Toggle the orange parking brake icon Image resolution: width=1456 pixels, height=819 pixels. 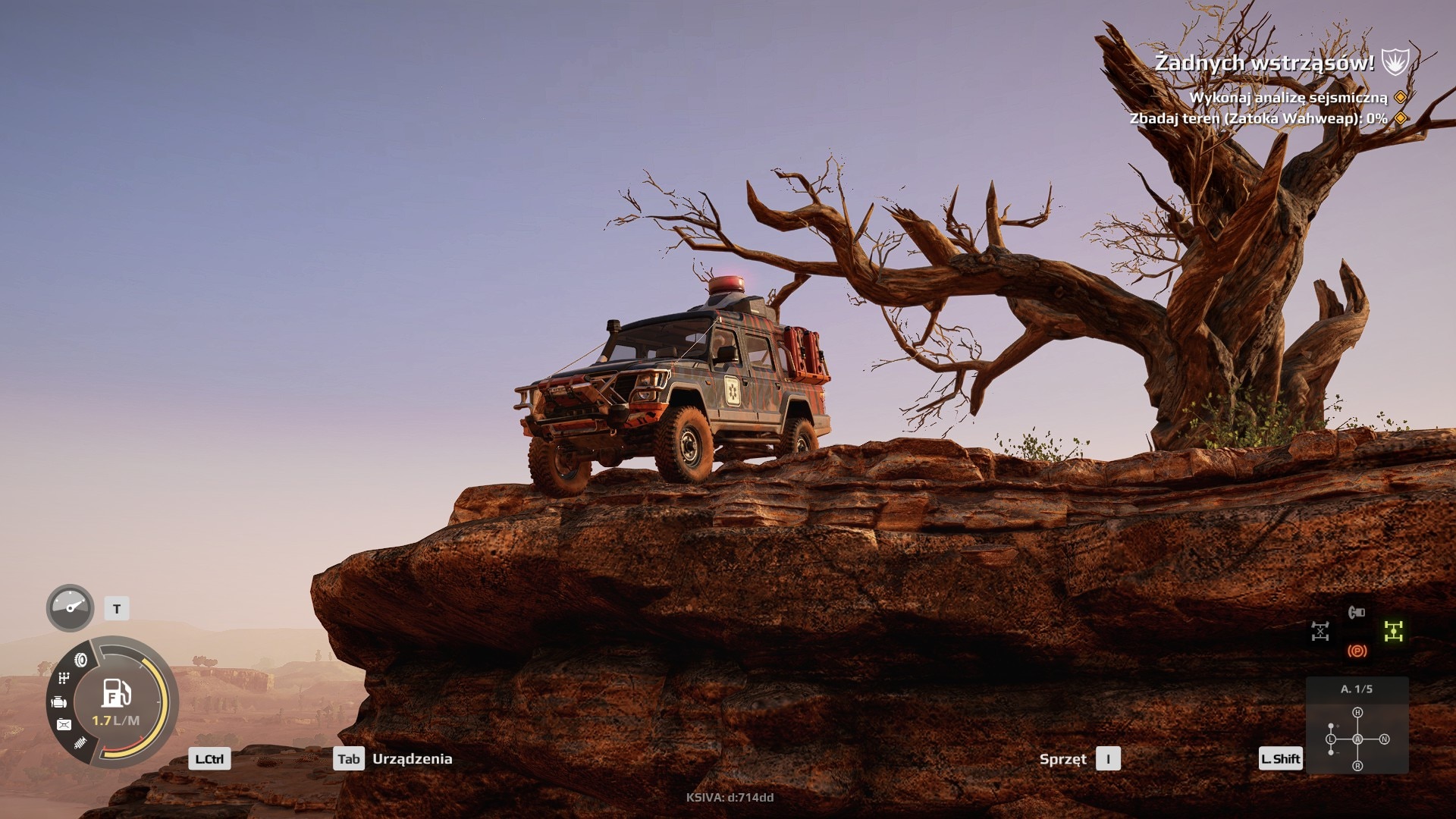click(x=1357, y=651)
